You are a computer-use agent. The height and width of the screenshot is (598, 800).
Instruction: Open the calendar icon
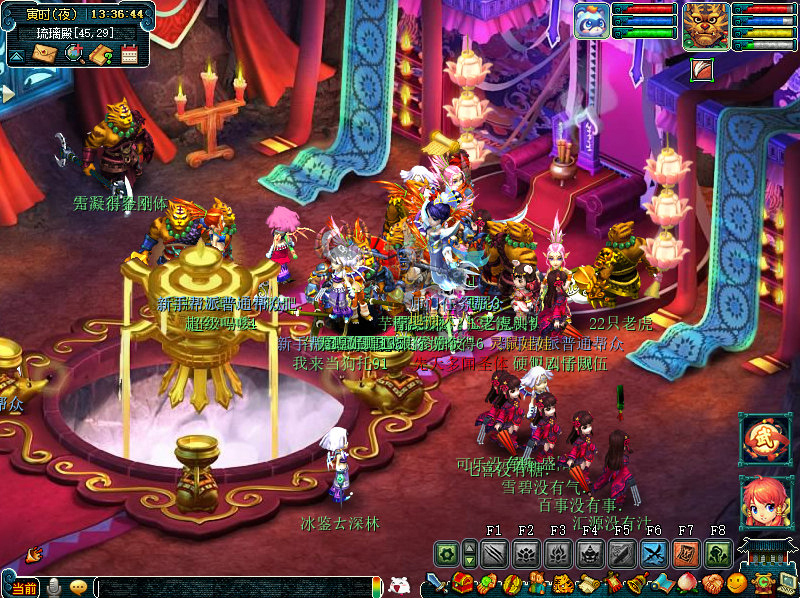tap(129, 53)
